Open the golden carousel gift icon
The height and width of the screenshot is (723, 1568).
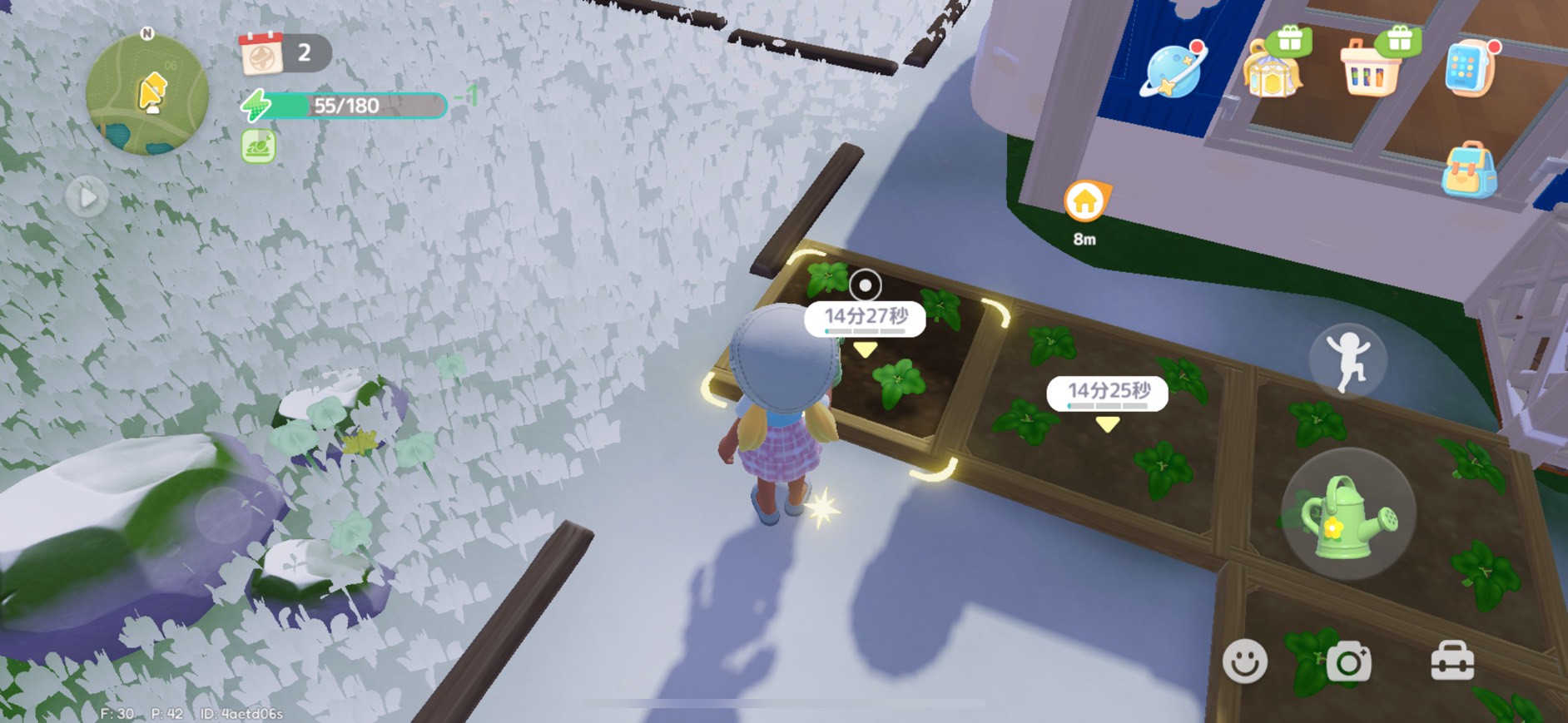[x=1272, y=69]
